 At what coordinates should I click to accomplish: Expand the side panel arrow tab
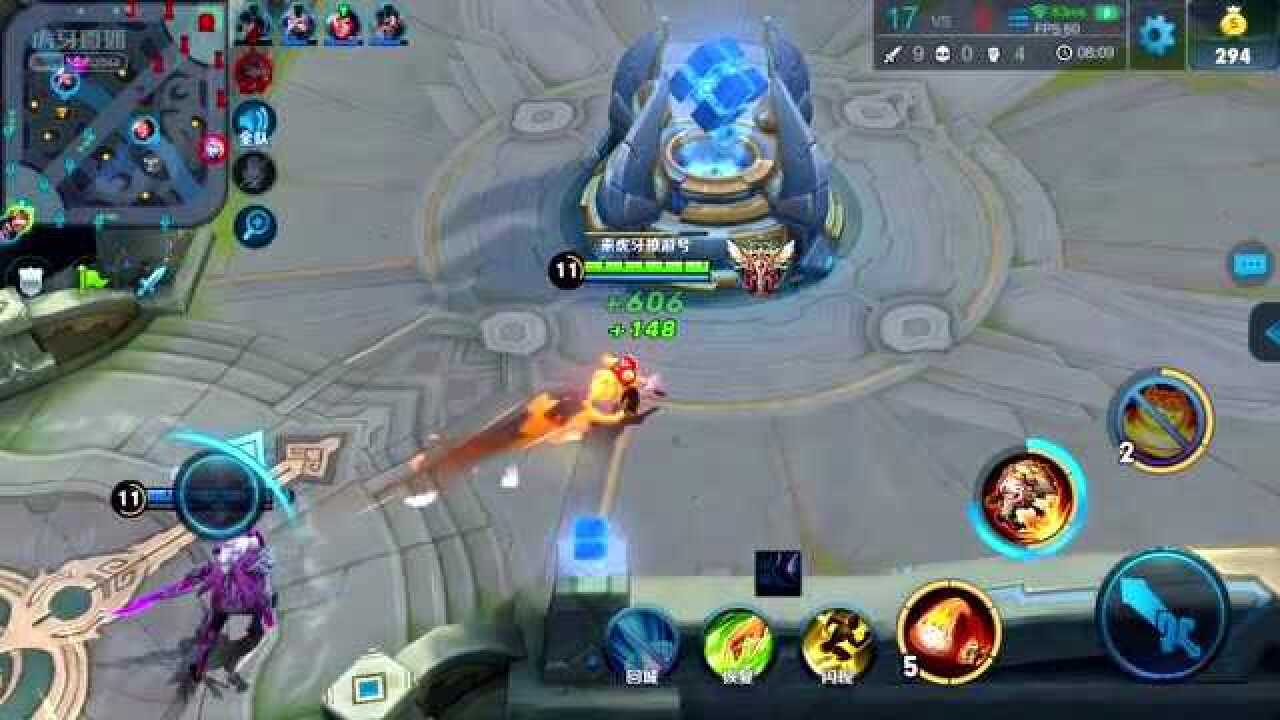point(1266,332)
